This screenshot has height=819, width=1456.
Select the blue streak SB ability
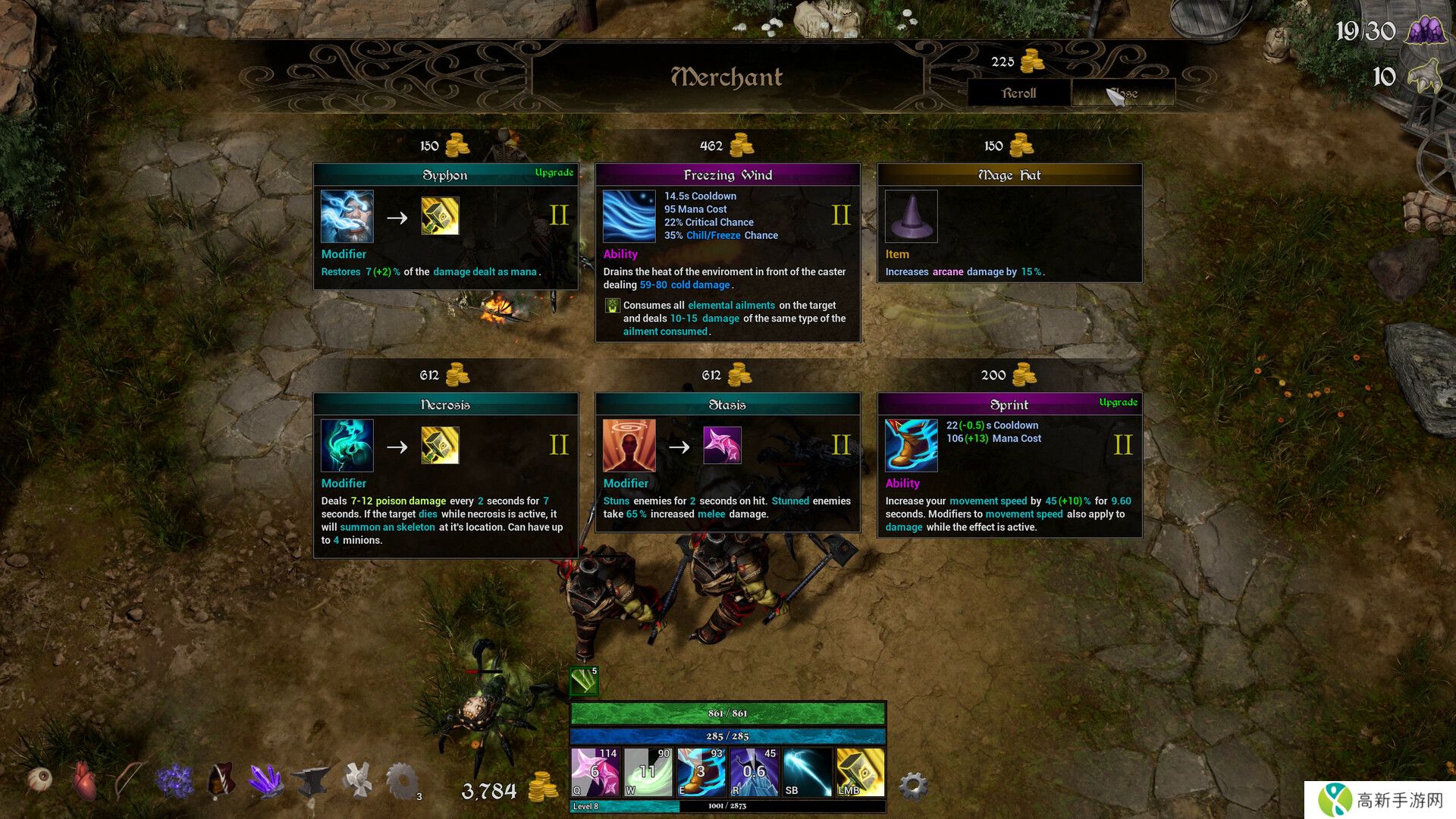coord(807,772)
